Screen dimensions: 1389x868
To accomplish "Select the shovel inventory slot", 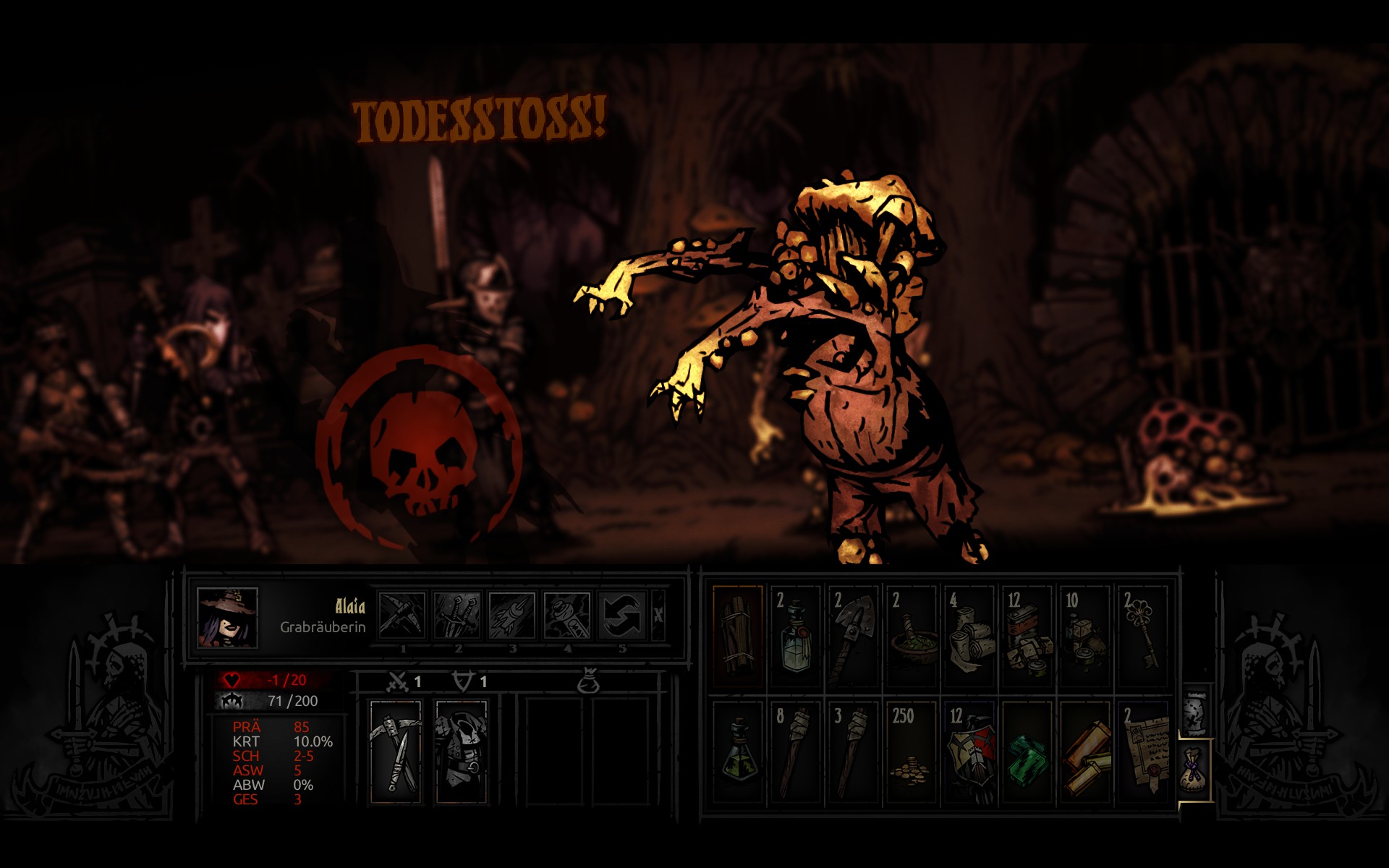I will pos(854,637).
